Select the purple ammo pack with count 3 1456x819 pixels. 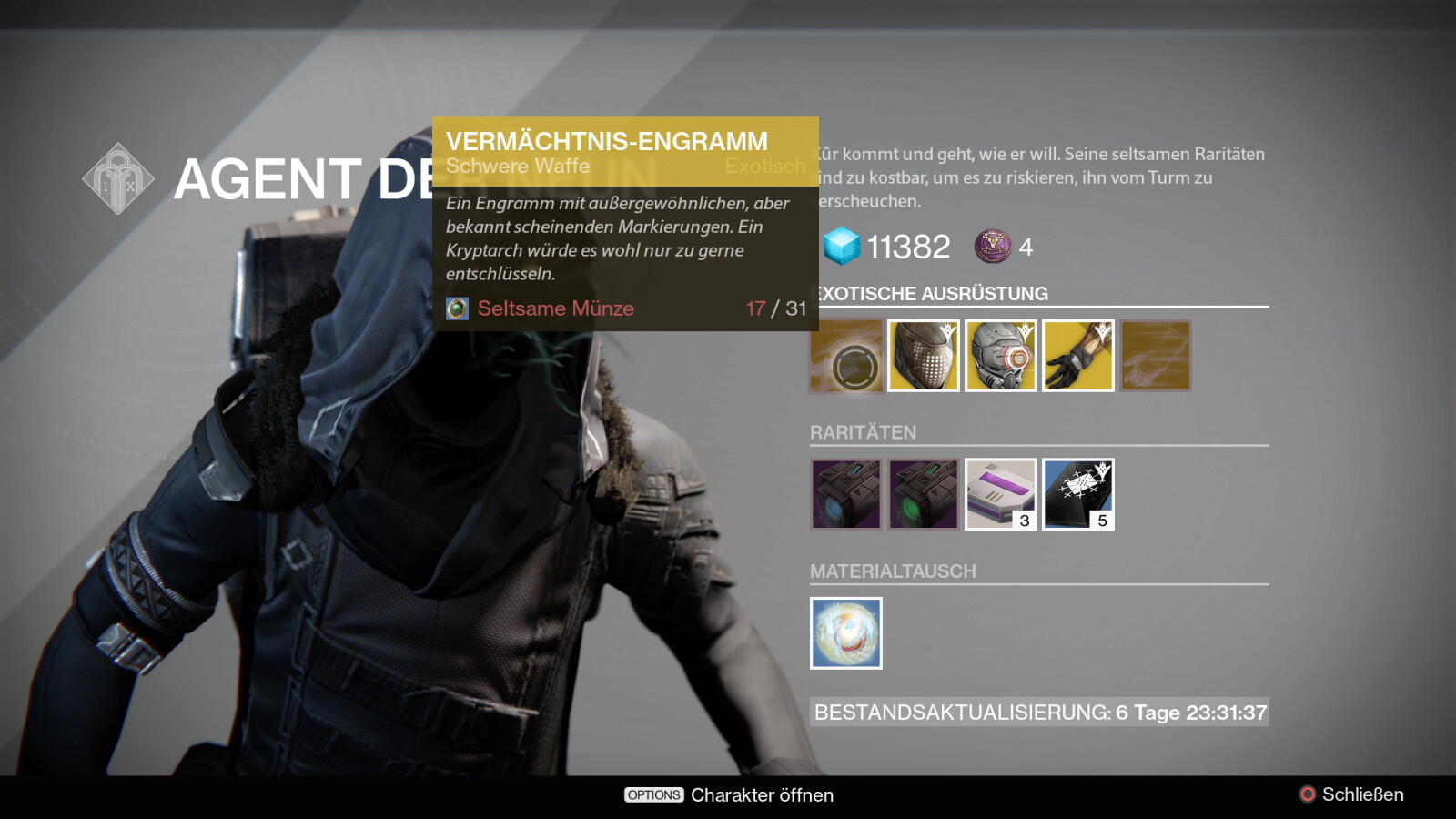click(x=1001, y=494)
